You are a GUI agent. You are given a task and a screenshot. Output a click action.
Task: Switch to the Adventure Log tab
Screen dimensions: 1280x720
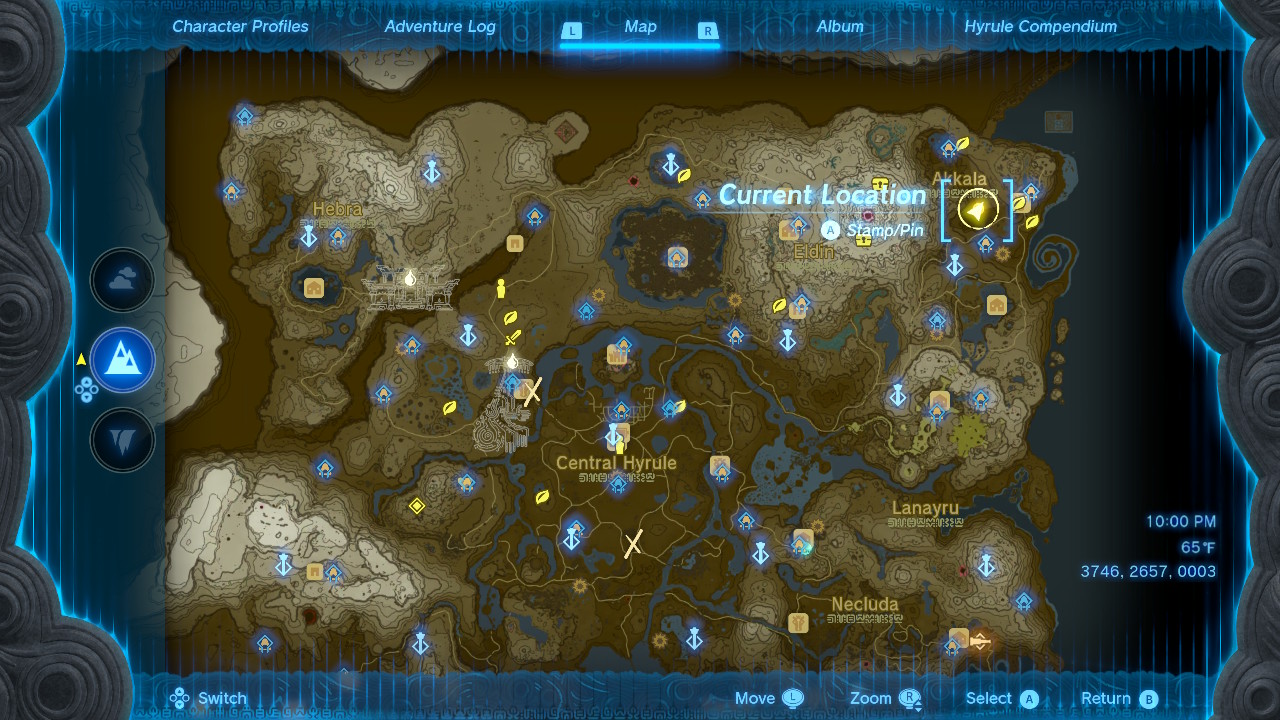pyautogui.click(x=440, y=27)
